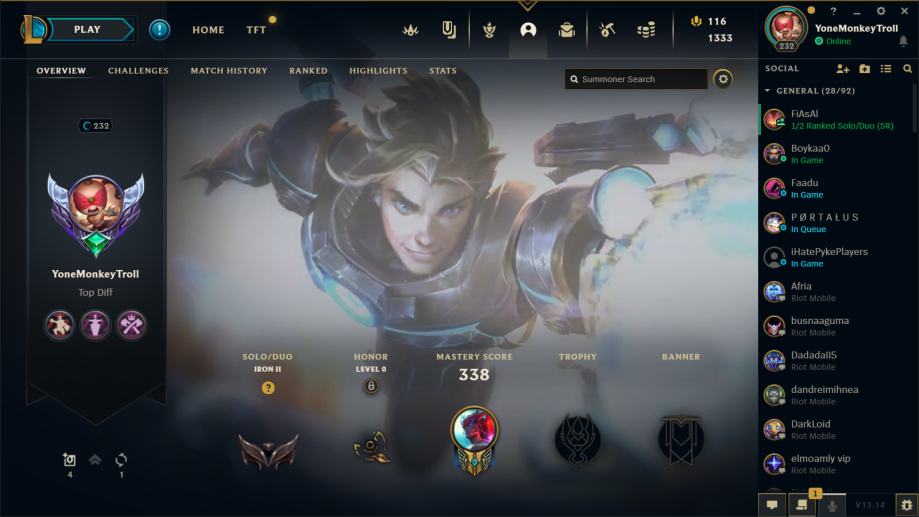The width and height of the screenshot is (919, 517).
Task: Switch to the Stats tab
Action: [x=442, y=71]
